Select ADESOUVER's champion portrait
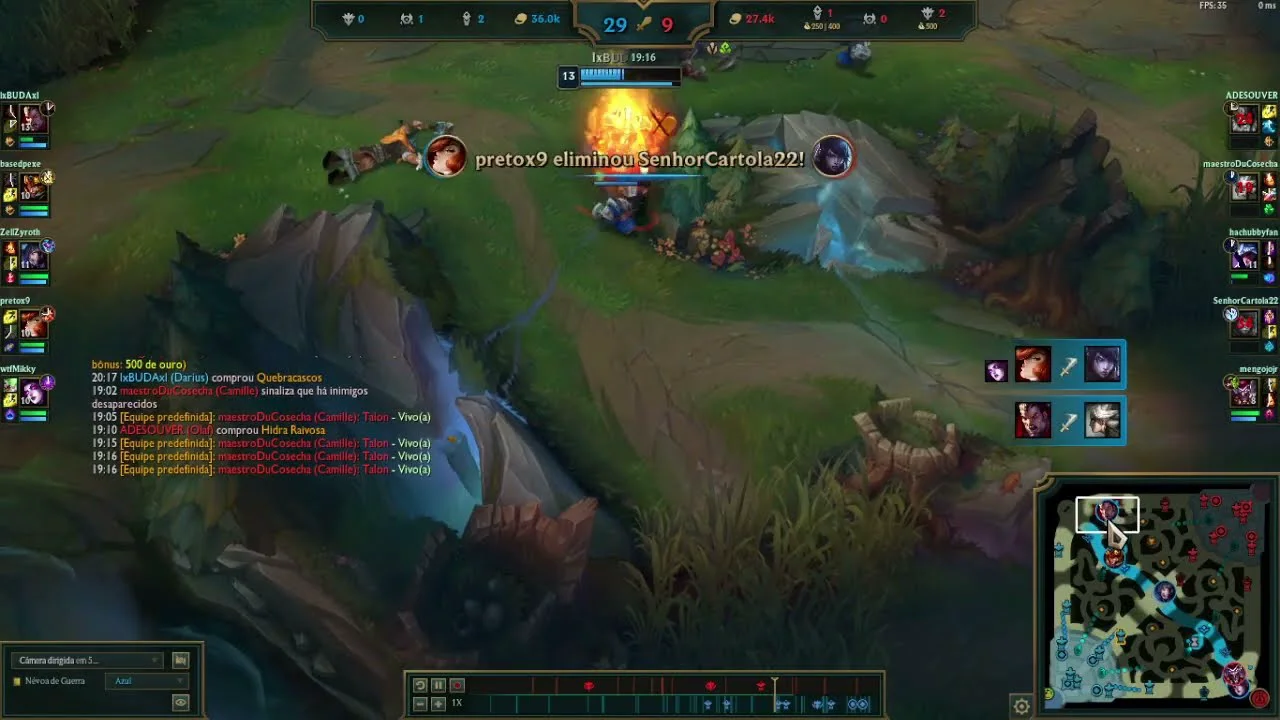The width and height of the screenshot is (1280, 720). point(1244,119)
